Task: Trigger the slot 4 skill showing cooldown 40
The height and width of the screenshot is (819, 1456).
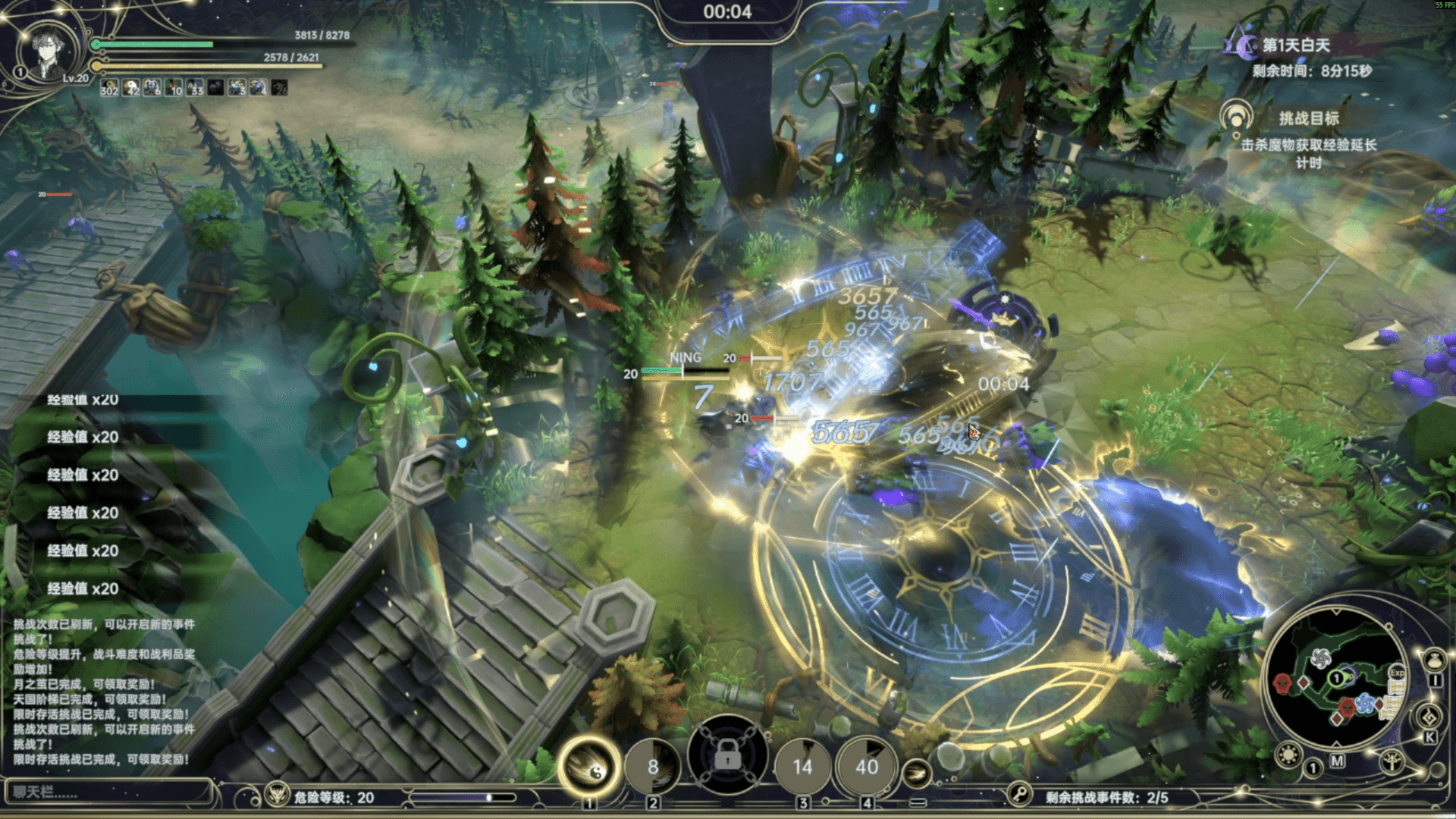Action: click(x=867, y=767)
